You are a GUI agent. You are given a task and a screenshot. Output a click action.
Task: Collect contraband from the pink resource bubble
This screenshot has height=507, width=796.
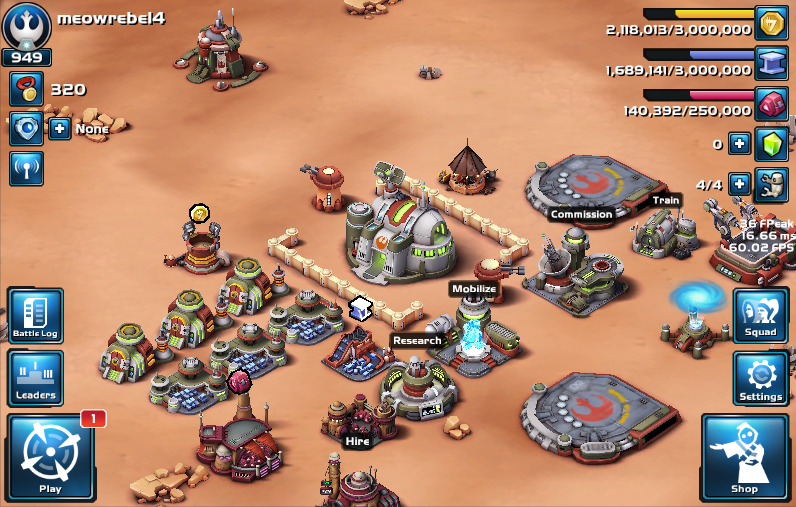pyautogui.click(x=238, y=381)
